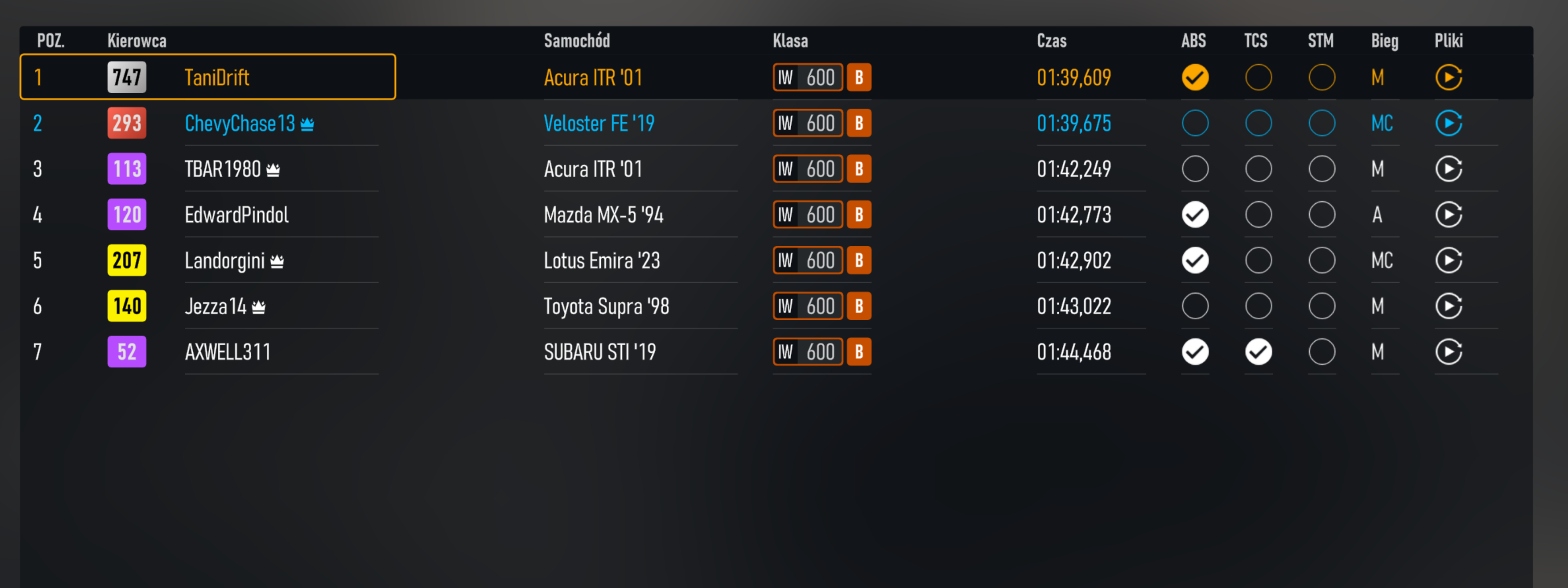Open TaniDrift's lap time 01:39,609

pos(1074,77)
